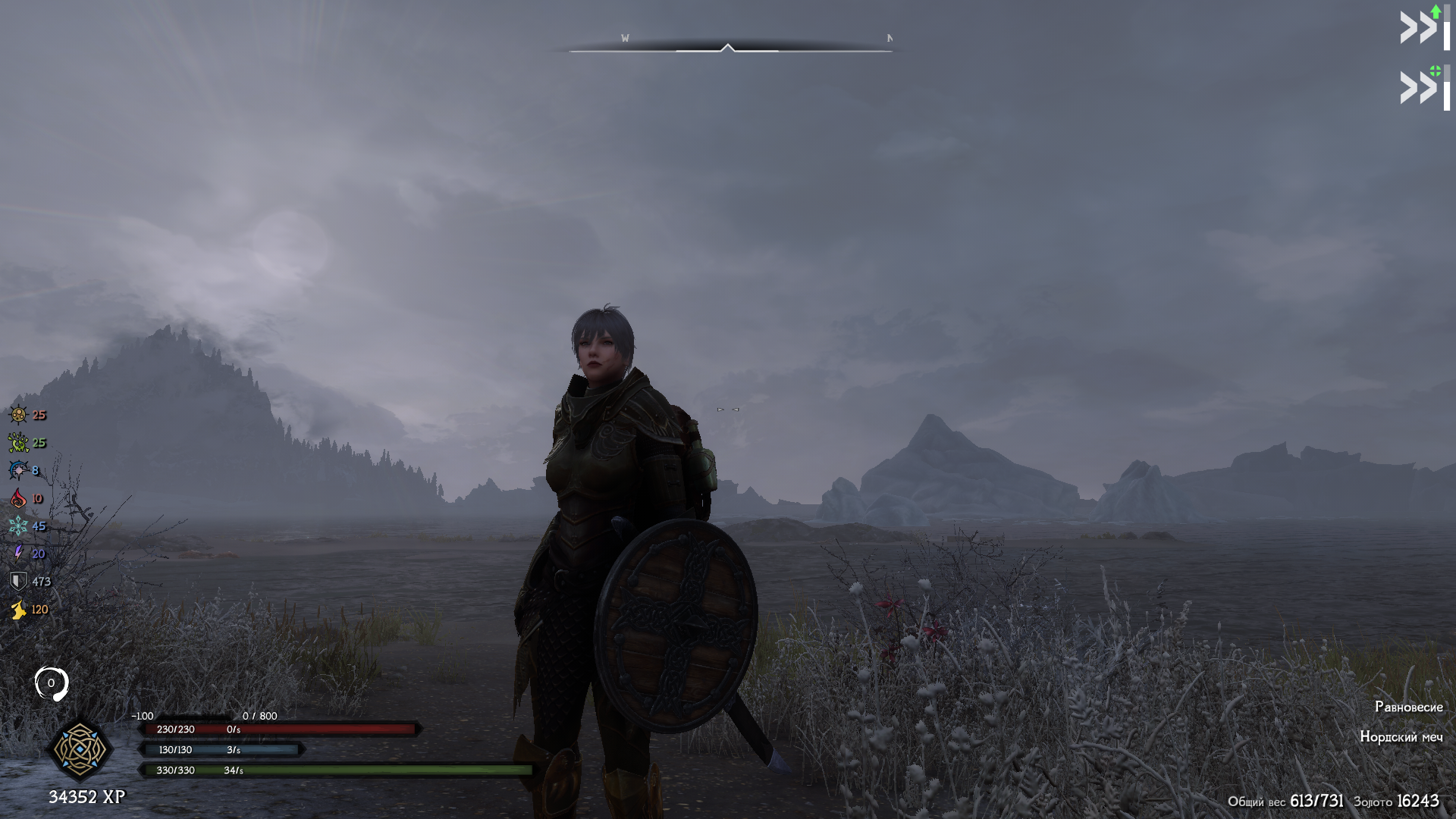The height and width of the screenshot is (819, 1456).
Task: Click the yellow horse icon
Action: (18, 610)
